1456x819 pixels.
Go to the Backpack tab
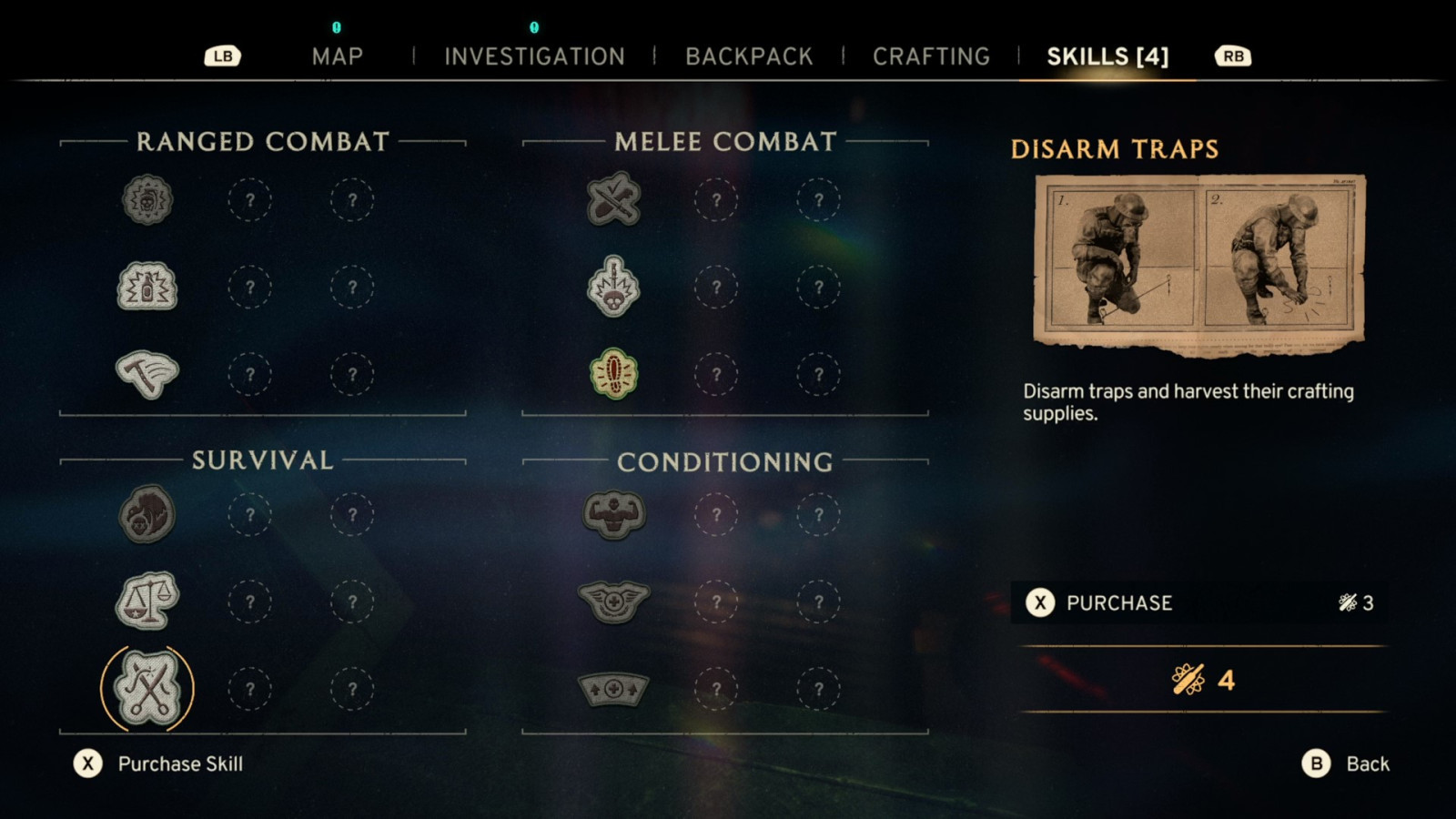pos(749,56)
